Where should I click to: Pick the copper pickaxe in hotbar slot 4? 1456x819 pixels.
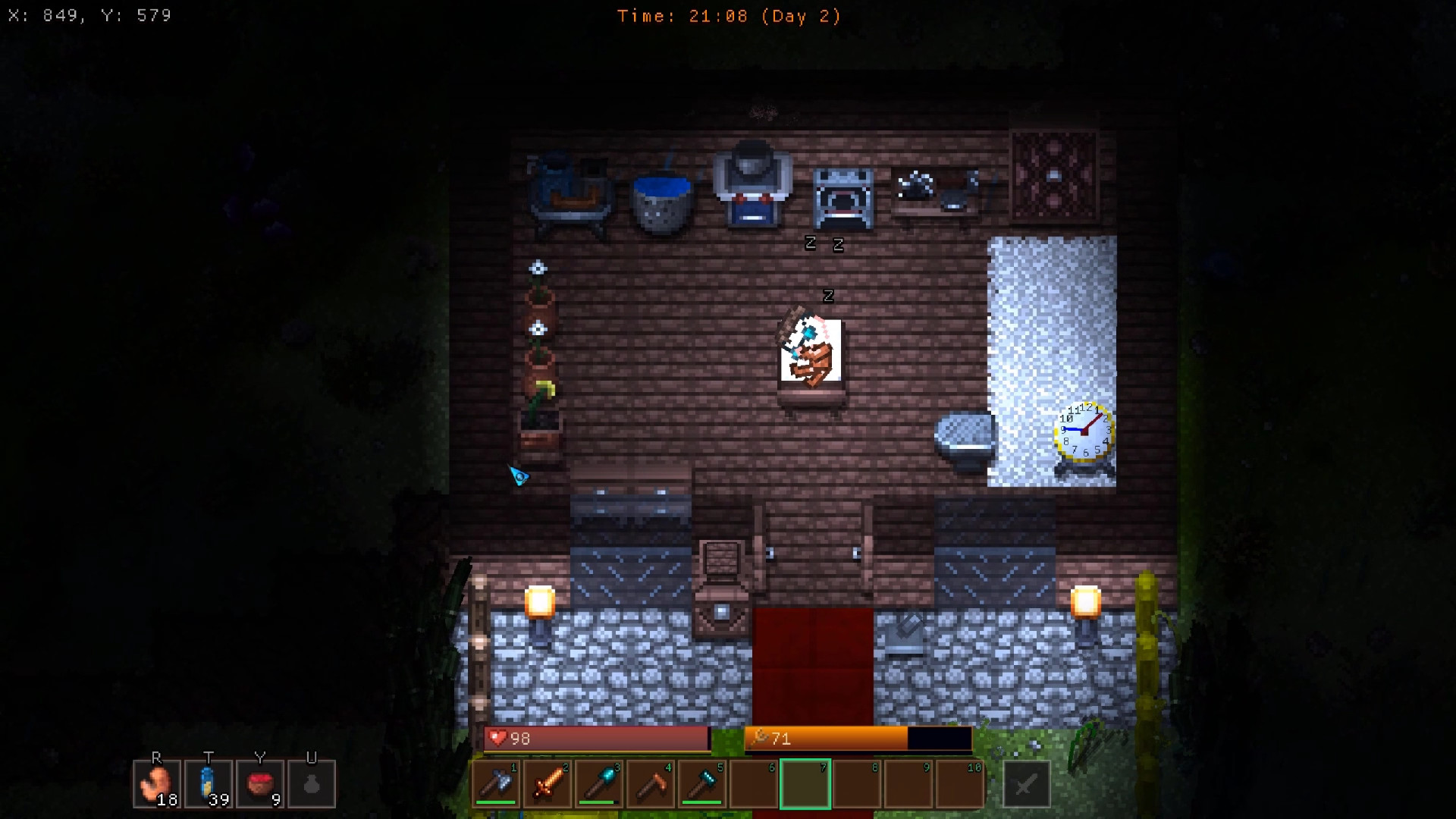(651, 784)
